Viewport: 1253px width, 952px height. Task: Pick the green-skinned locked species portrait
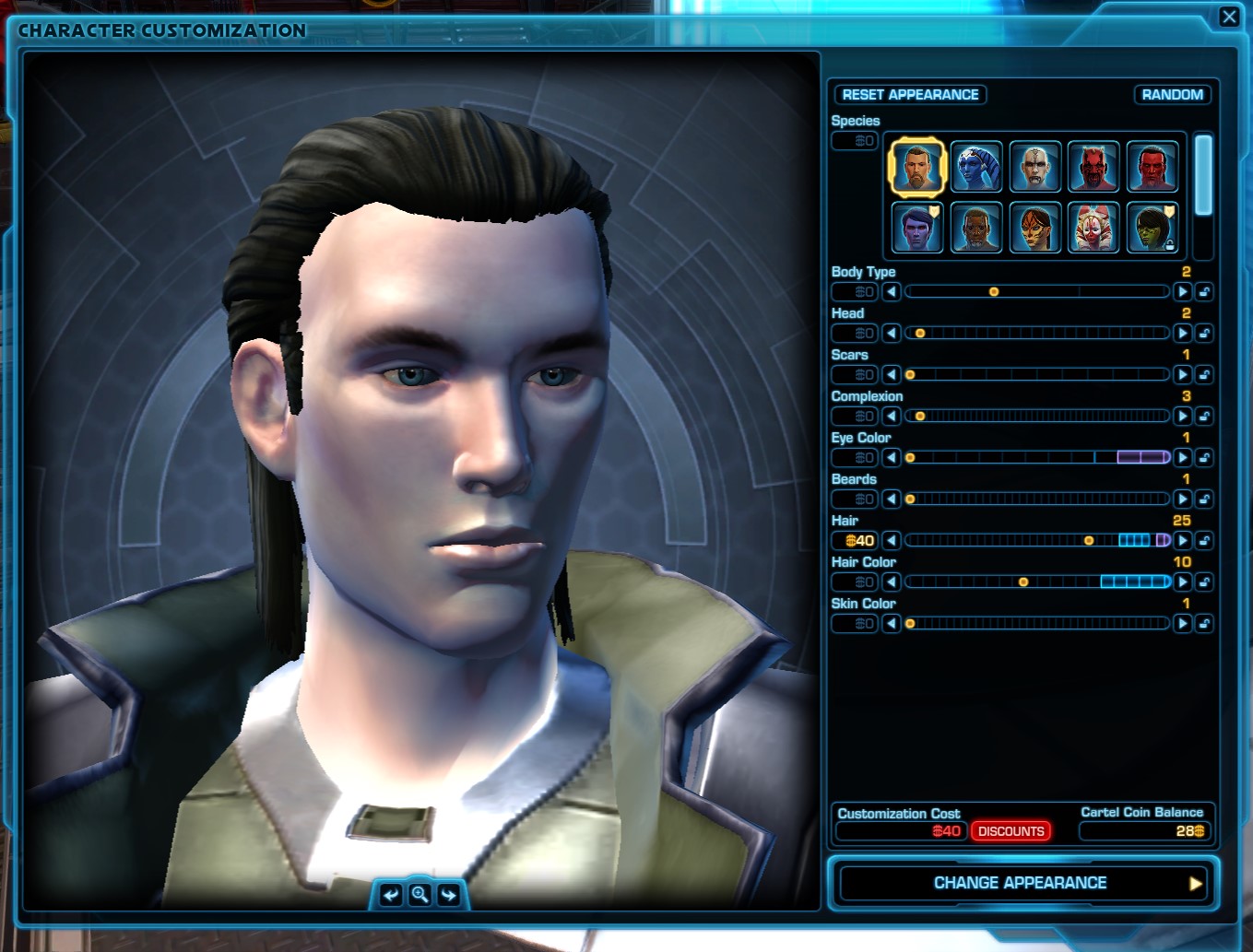click(x=1152, y=228)
